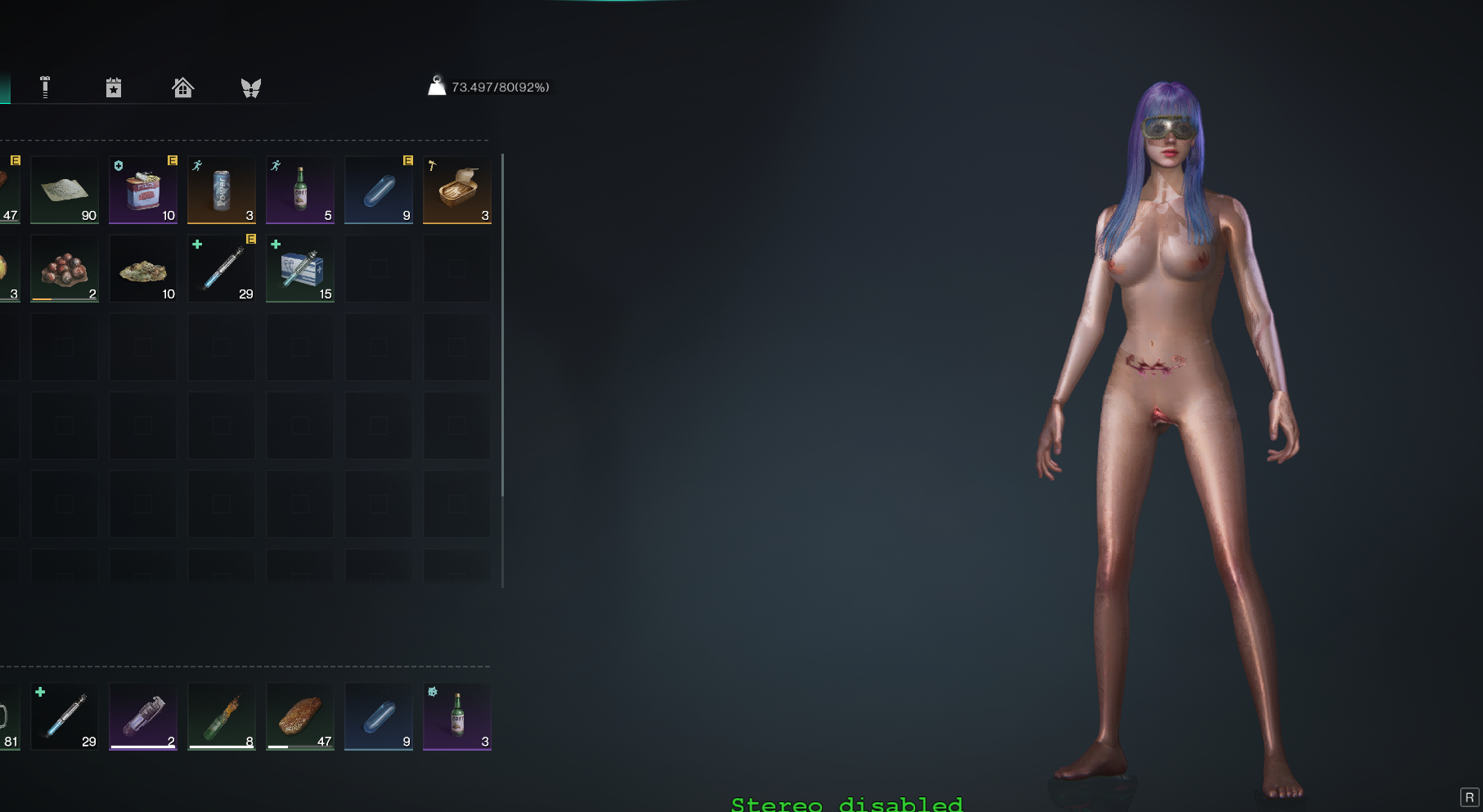Choose the Power energy drink can
The width and height of the screenshot is (1483, 812).
(222, 191)
